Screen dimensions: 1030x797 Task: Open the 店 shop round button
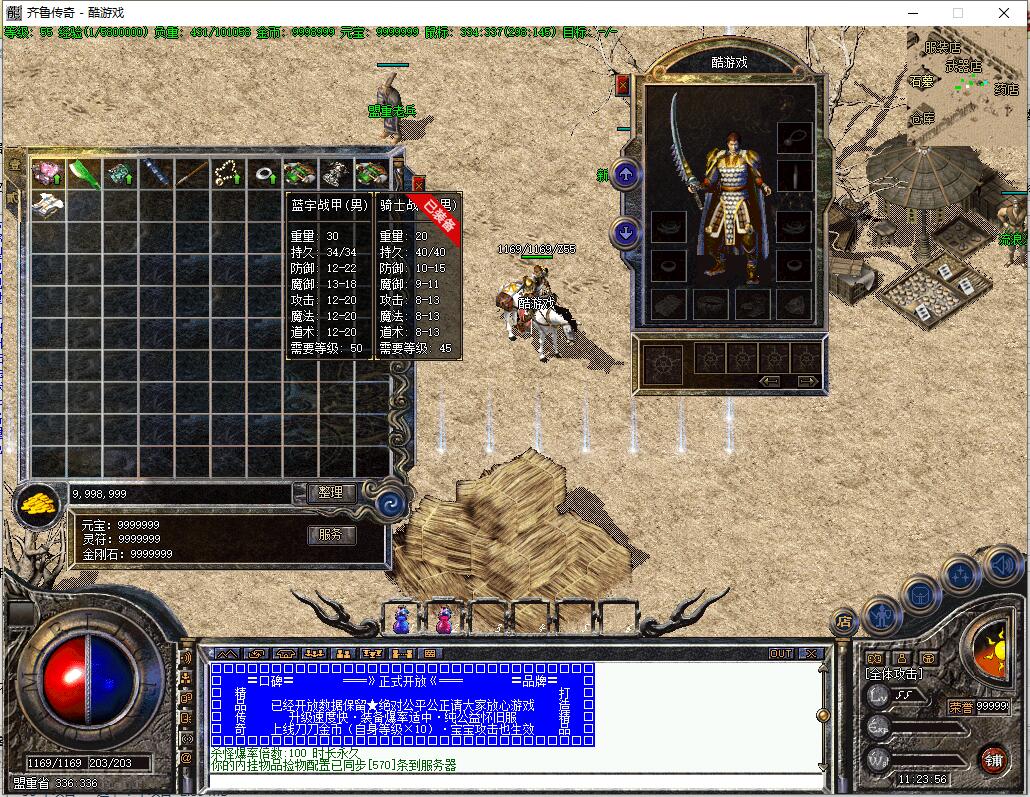point(844,622)
